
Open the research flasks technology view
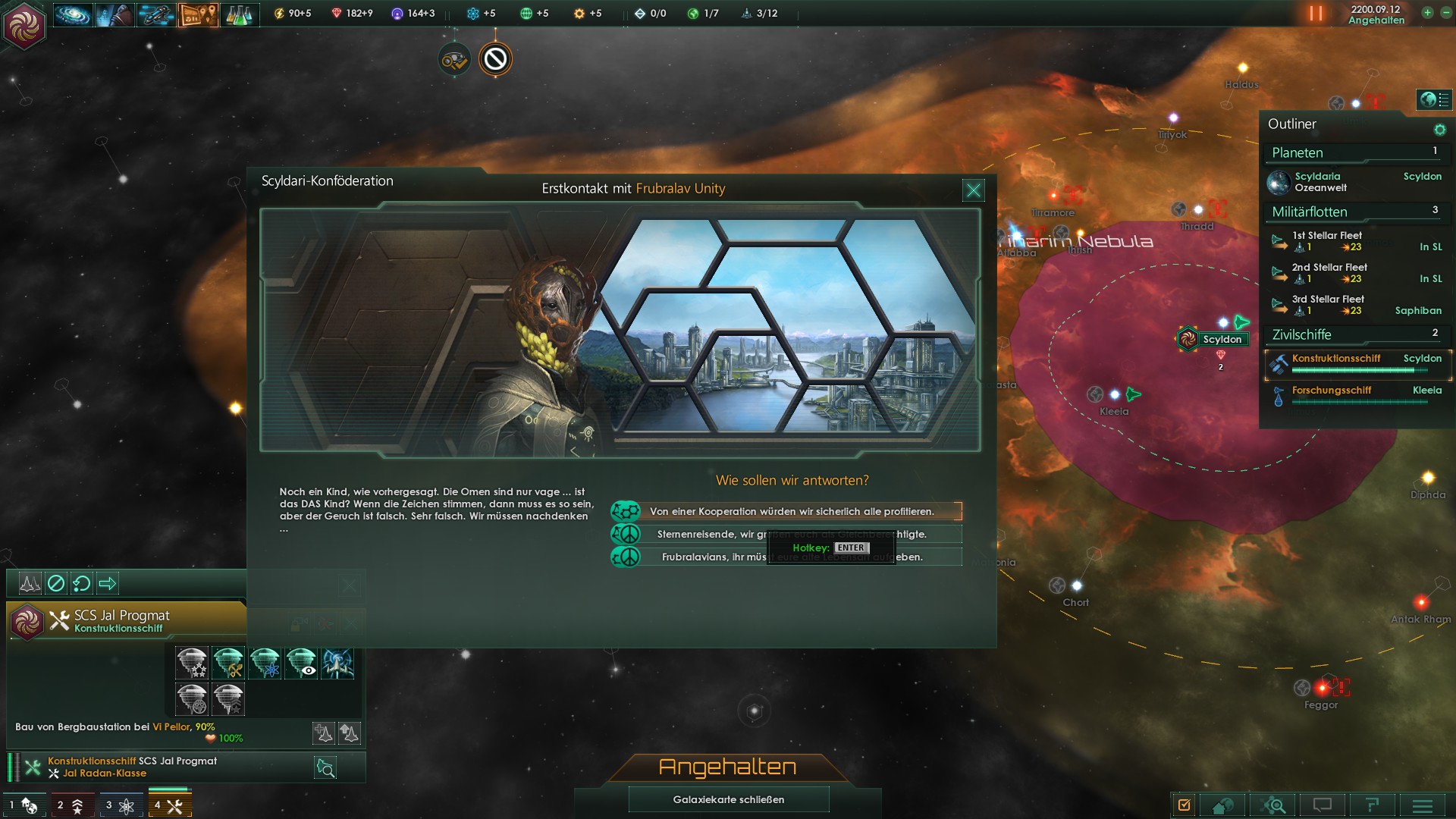click(240, 14)
